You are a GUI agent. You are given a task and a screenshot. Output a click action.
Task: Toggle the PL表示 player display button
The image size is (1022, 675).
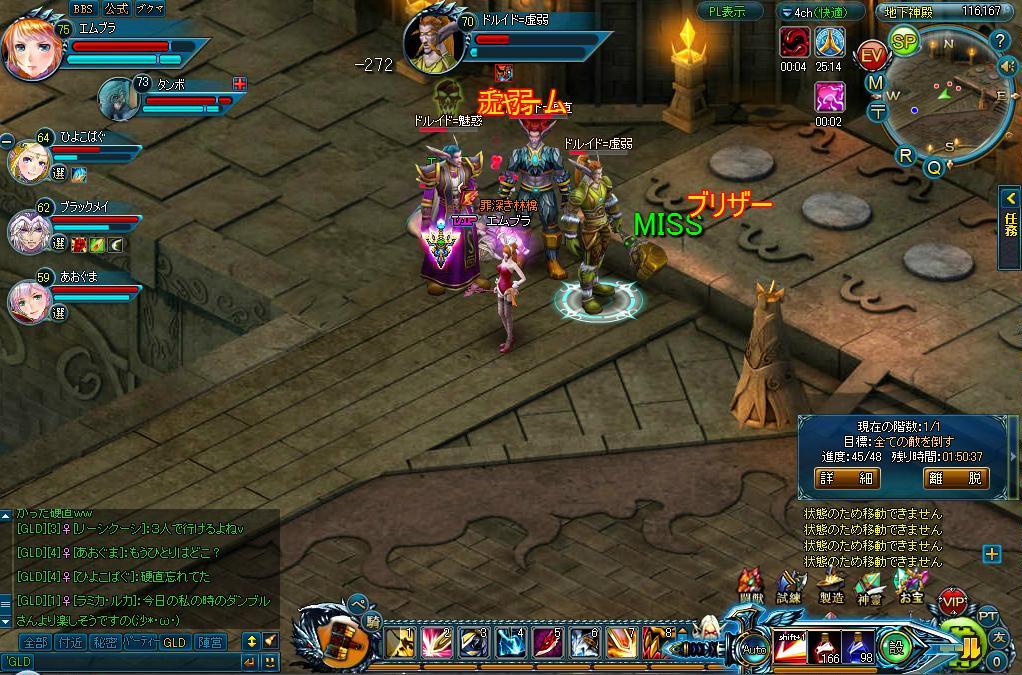tap(728, 12)
